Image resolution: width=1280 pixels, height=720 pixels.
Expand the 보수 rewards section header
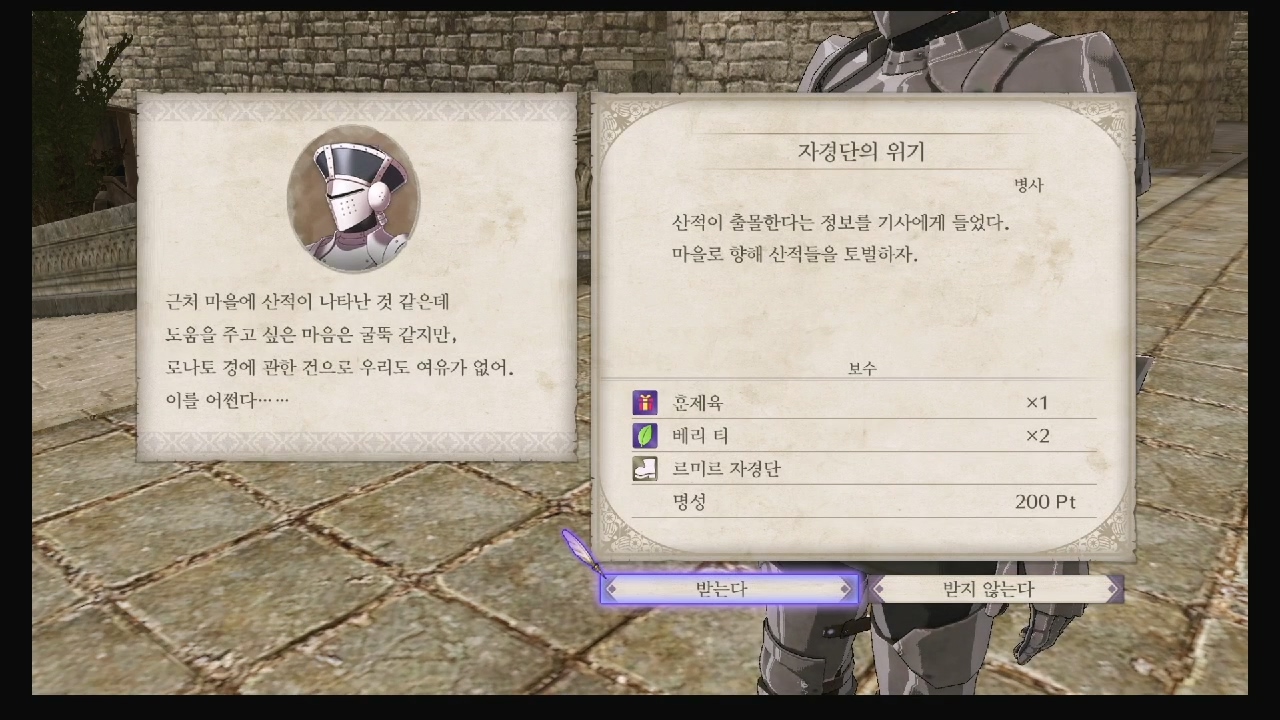(862, 369)
